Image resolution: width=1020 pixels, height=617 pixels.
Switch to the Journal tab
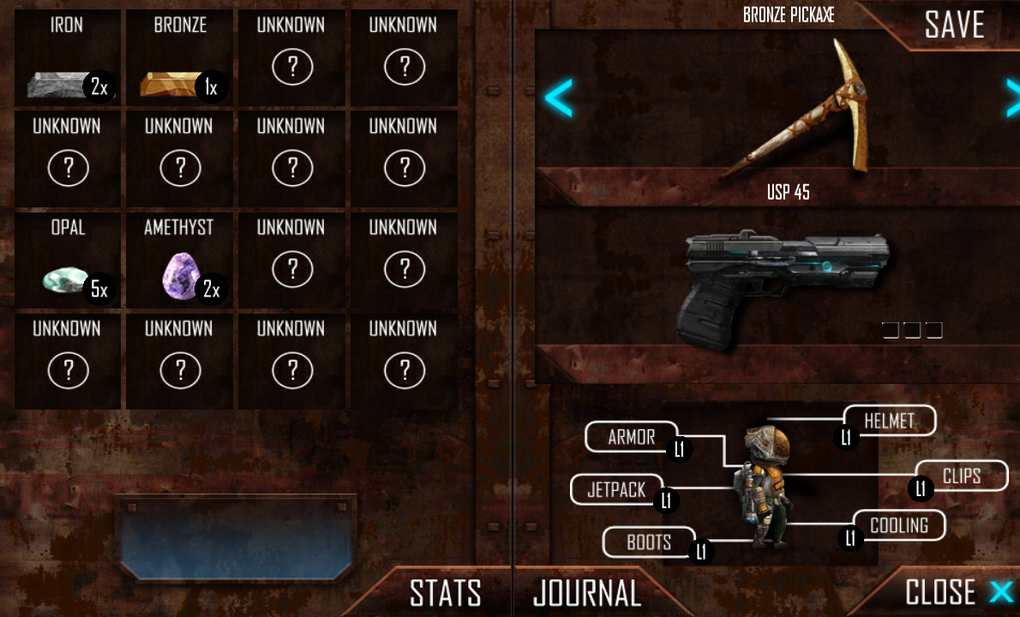tap(587, 593)
